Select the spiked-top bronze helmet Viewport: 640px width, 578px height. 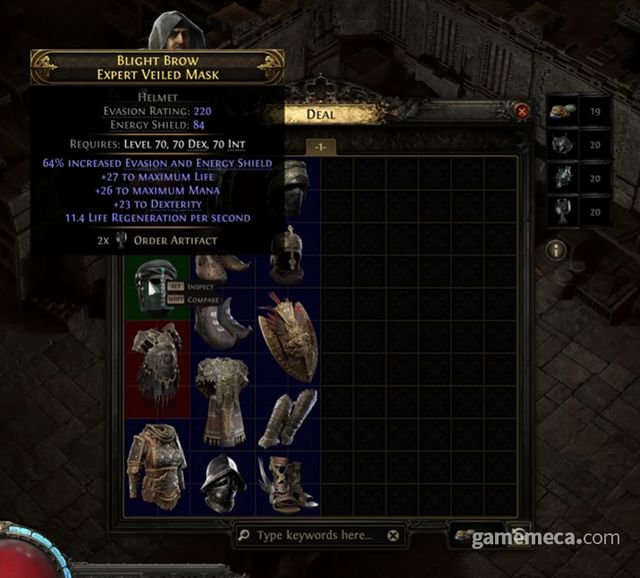point(287,253)
